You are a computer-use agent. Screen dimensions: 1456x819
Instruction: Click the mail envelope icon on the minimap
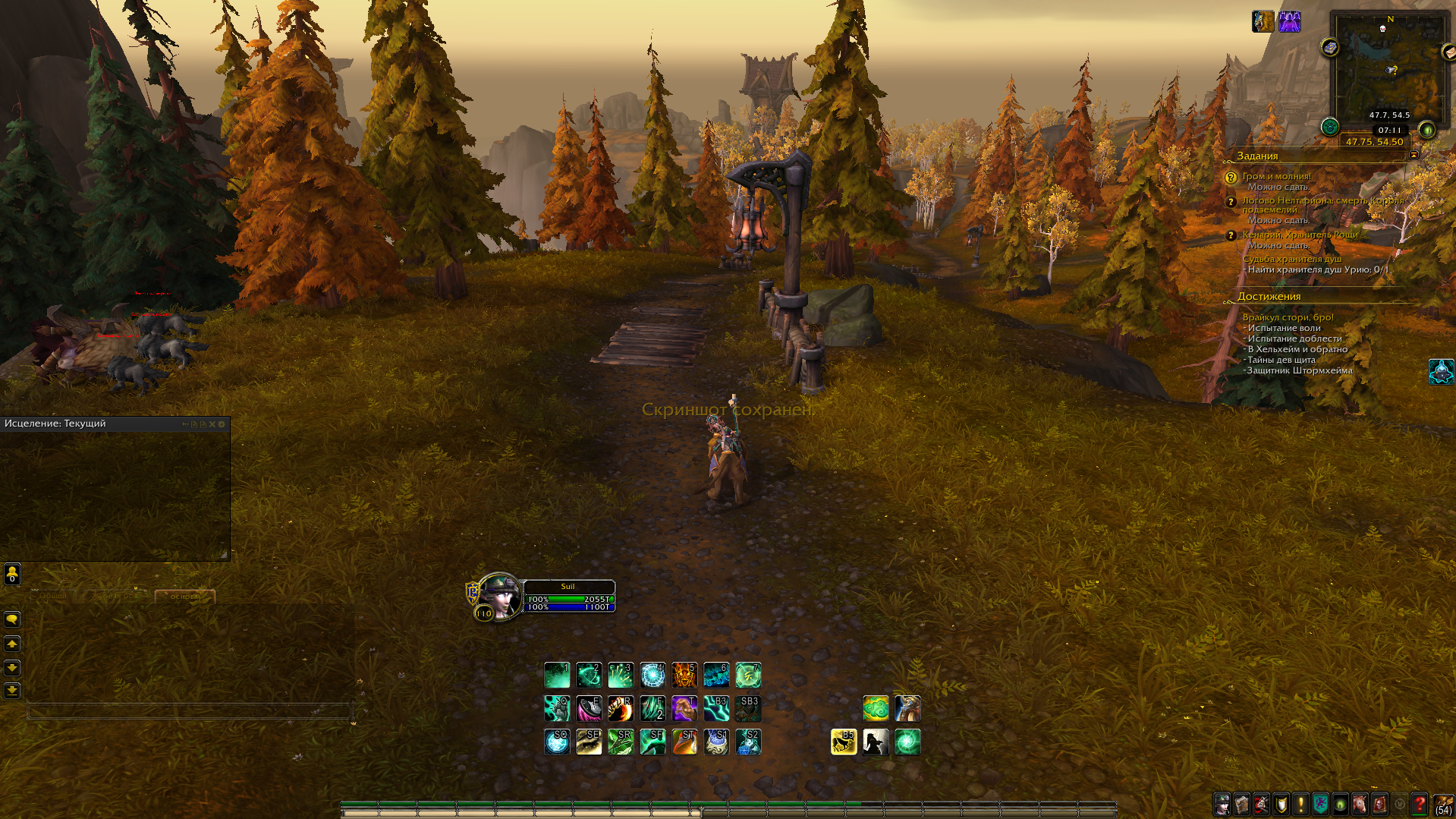point(1448,52)
